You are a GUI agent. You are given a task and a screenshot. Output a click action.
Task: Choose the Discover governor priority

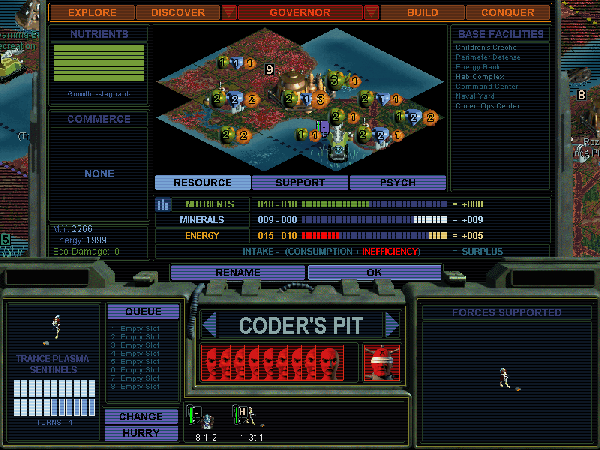(177, 13)
